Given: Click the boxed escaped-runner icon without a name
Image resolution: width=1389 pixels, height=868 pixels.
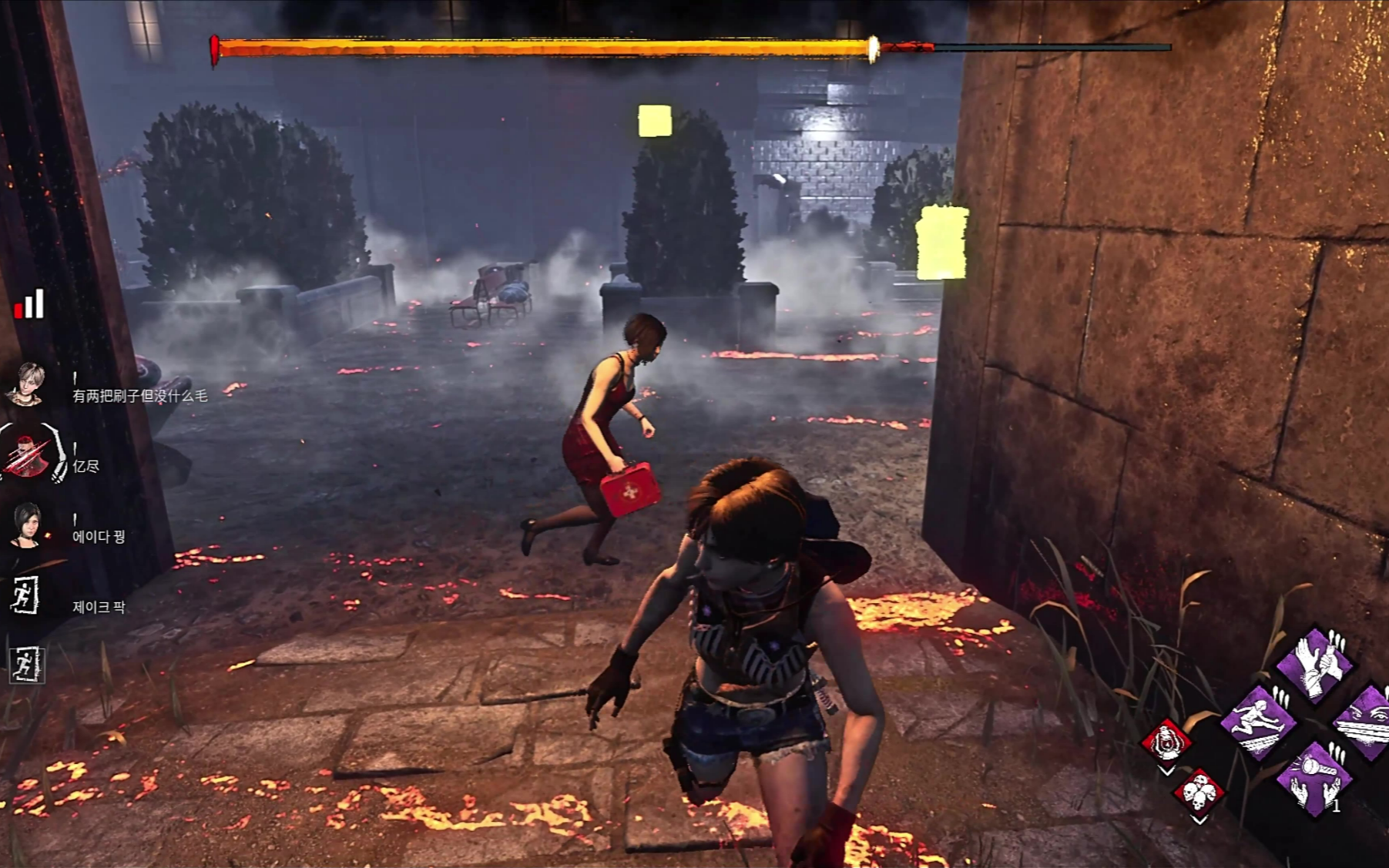Looking at the screenshot, I should 25,664.
